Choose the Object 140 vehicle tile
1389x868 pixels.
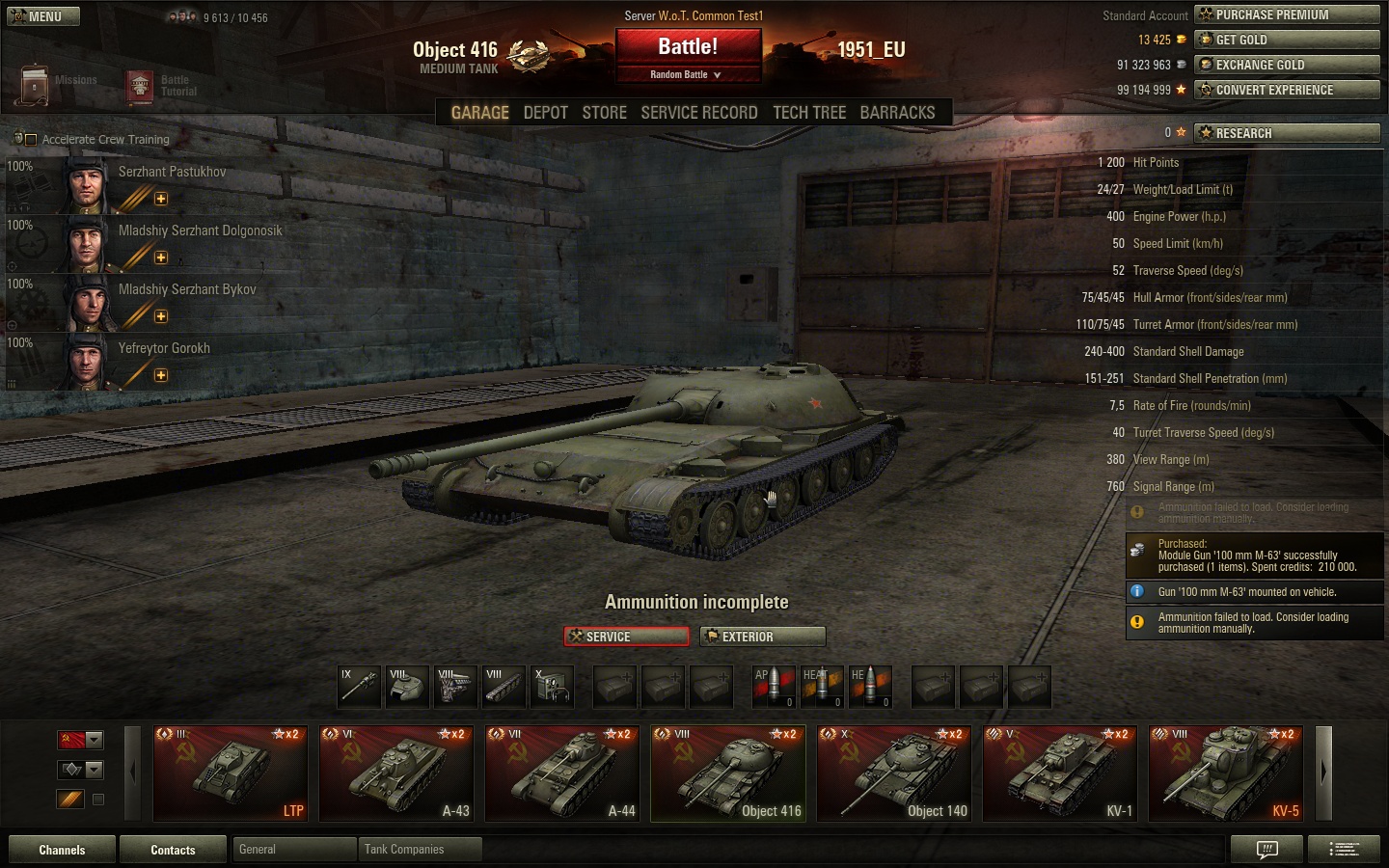coord(894,773)
